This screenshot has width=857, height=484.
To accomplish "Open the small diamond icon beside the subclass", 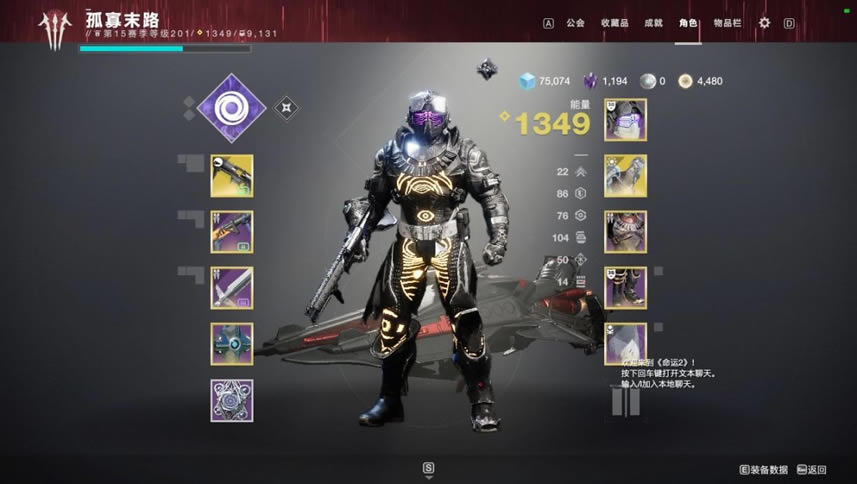I will pos(287,107).
